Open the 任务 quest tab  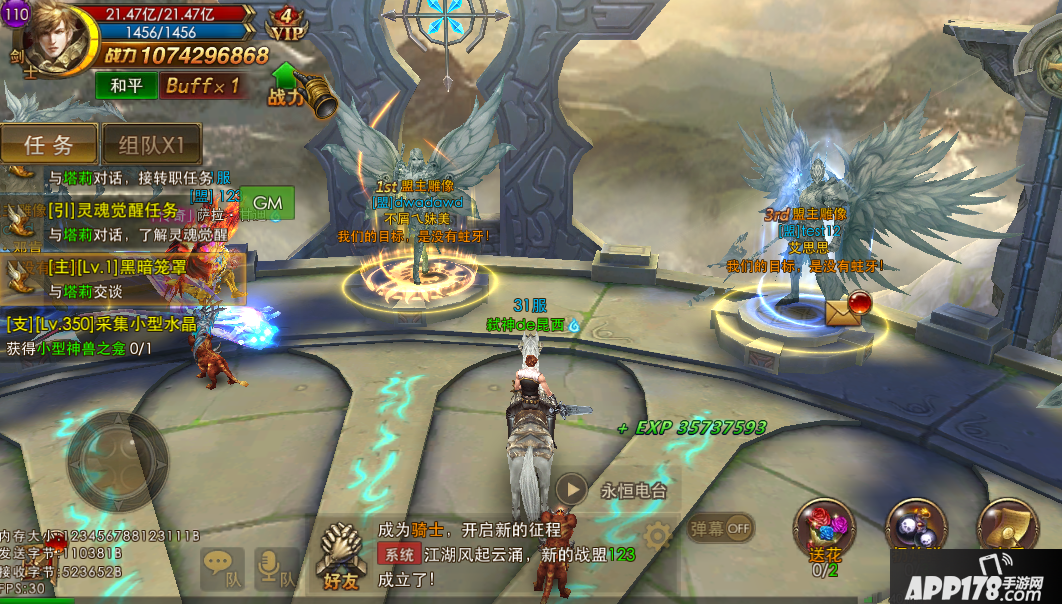(x=49, y=144)
